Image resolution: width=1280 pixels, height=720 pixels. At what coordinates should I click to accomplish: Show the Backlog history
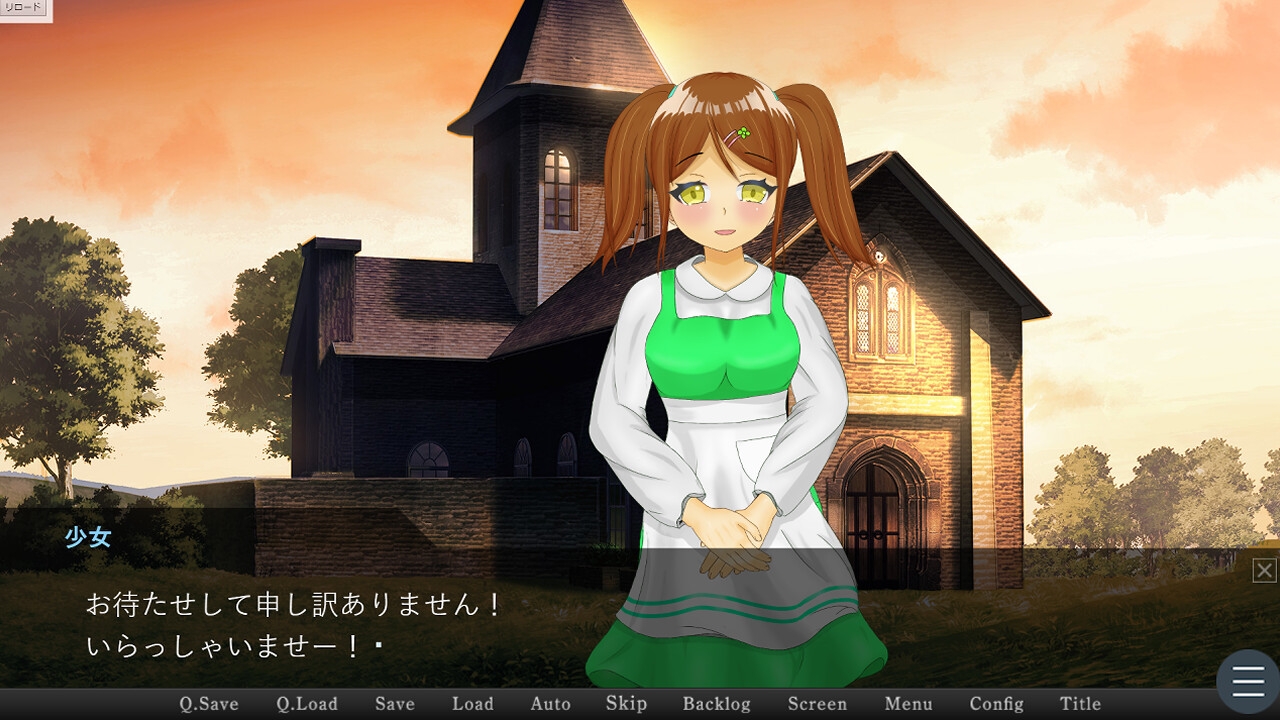[x=716, y=704]
